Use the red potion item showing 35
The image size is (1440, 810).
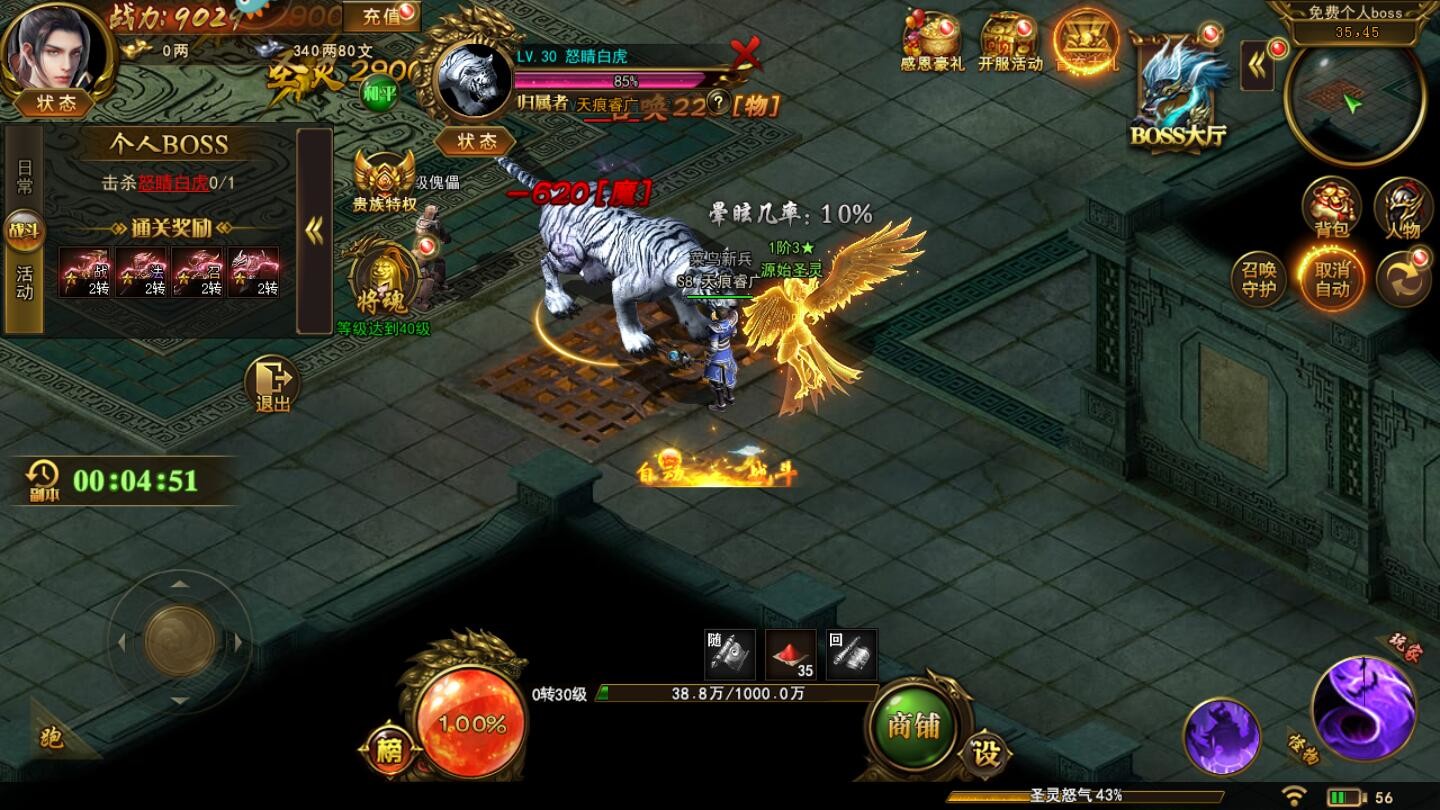[790, 653]
